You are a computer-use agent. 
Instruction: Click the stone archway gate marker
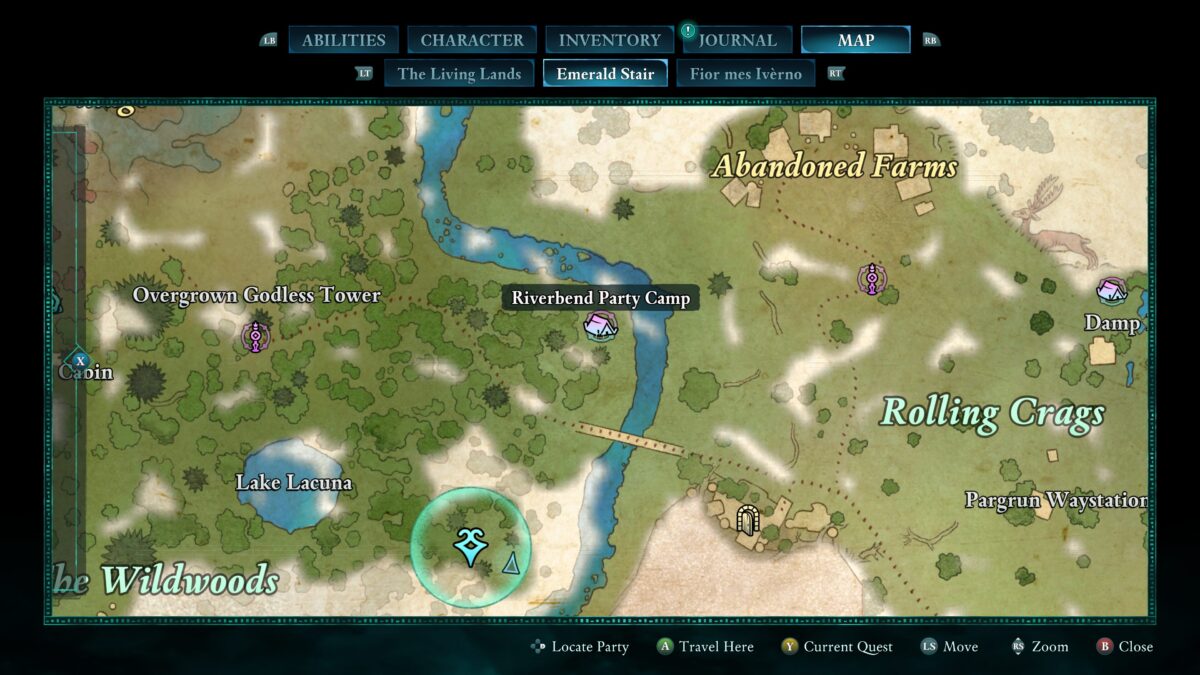coord(746,519)
